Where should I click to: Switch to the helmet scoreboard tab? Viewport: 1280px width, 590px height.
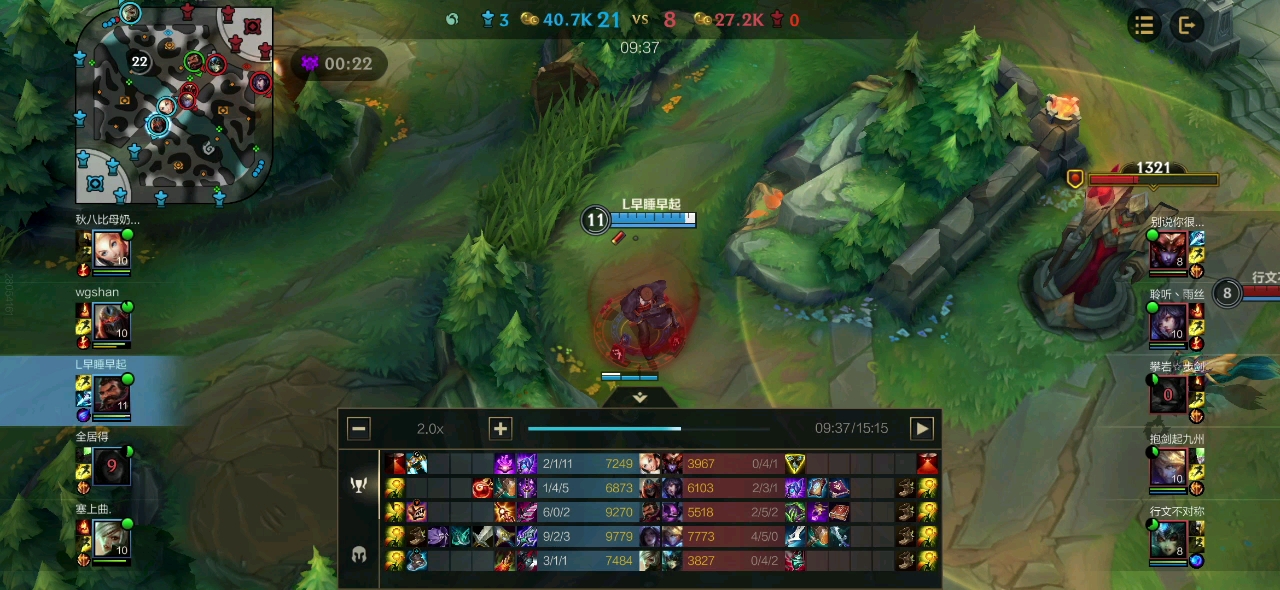359,554
